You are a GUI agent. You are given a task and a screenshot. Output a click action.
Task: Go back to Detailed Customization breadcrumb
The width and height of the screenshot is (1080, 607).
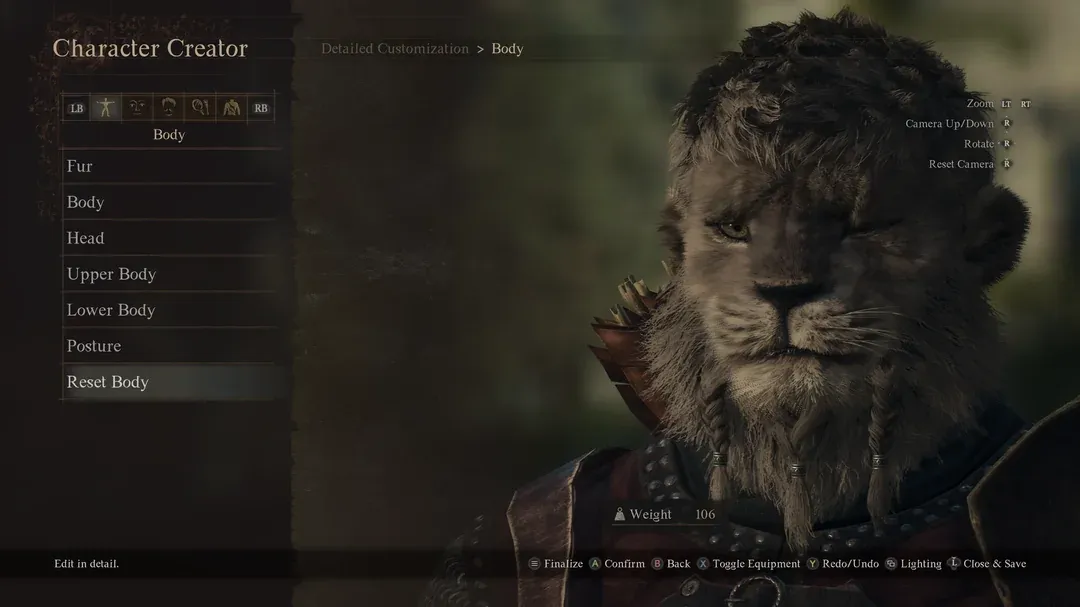coord(395,49)
